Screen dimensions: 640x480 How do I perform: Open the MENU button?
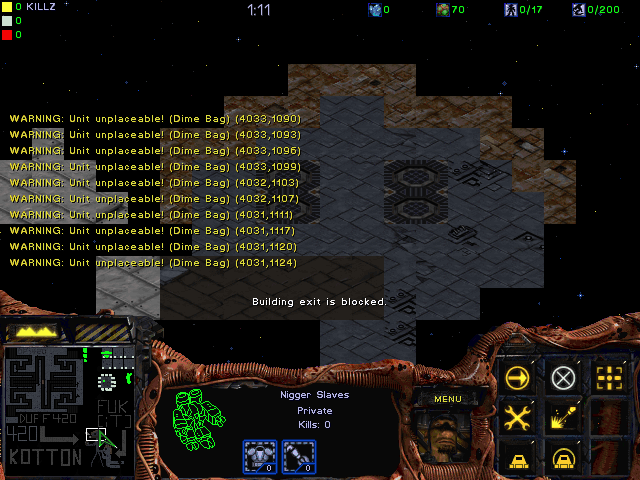(447, 399)
